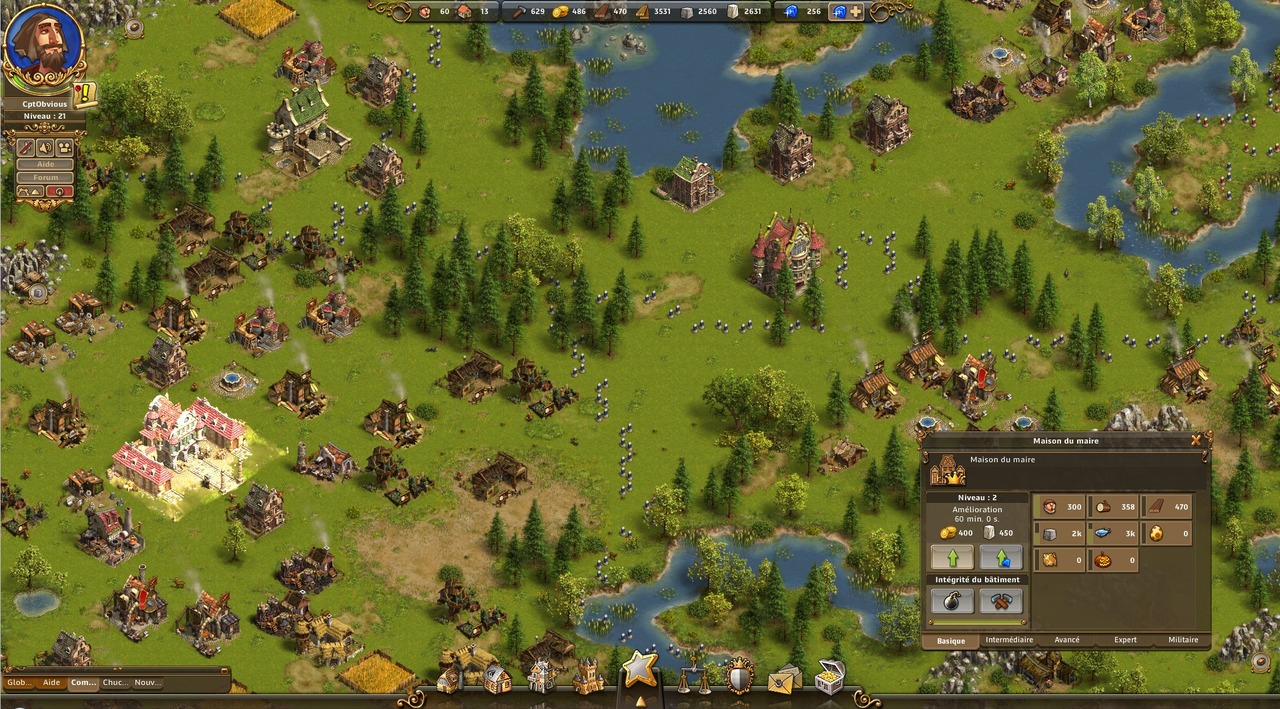Switch to the Intermédiaire tab

point(1009,640)
